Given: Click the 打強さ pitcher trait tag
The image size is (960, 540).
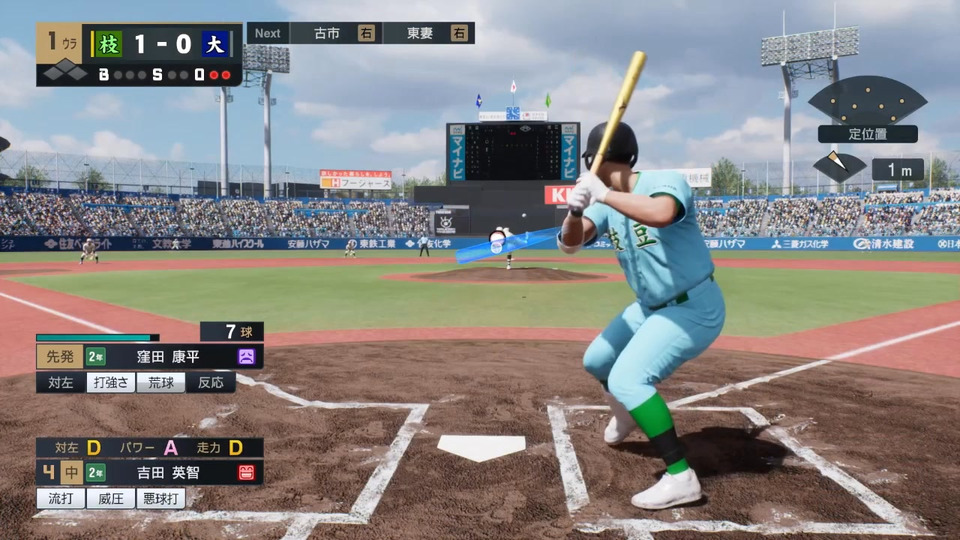Looking at the screenshot, I should [x=110, y=382].
